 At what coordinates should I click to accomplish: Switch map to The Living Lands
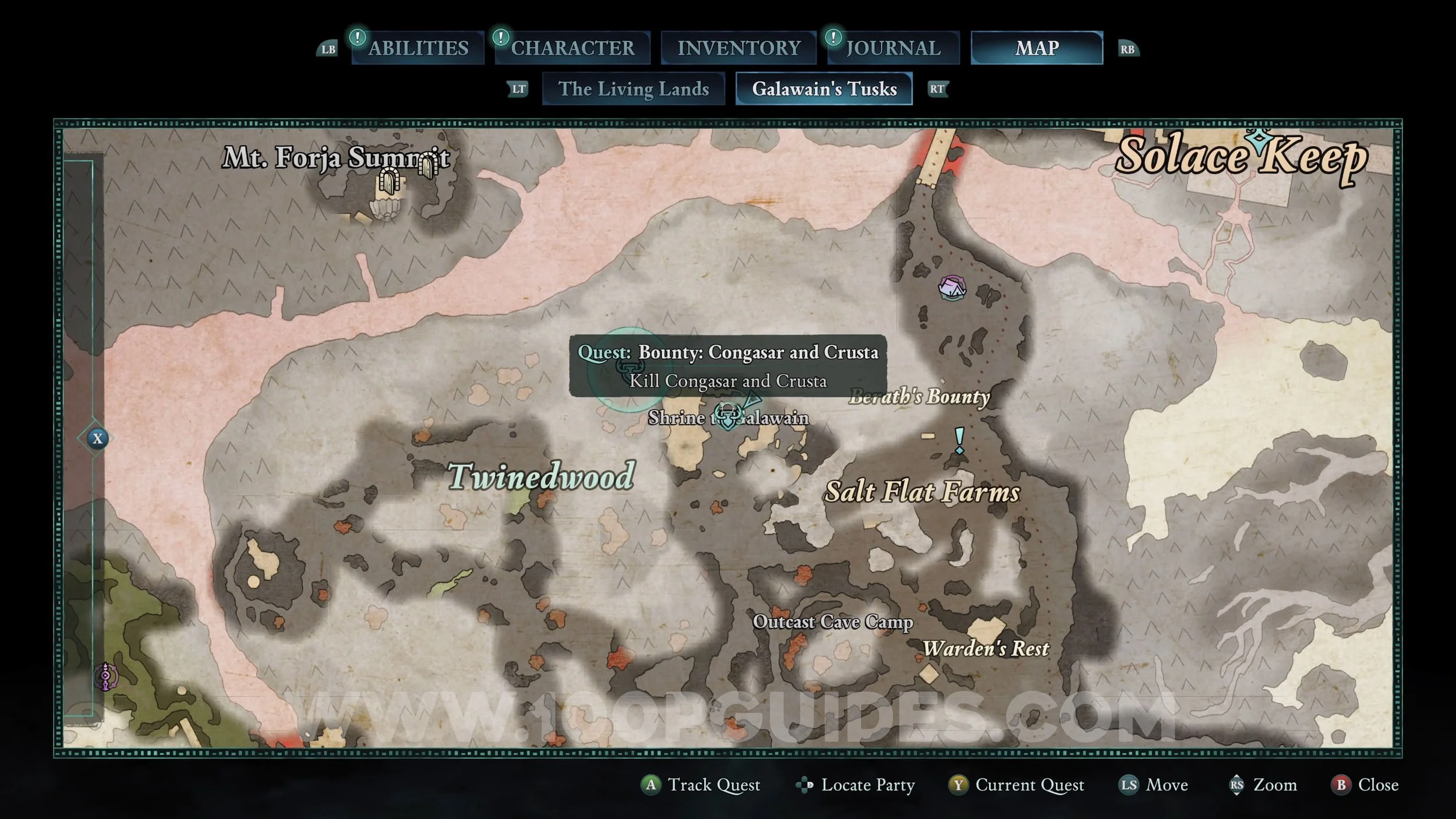tap(634, 89)
